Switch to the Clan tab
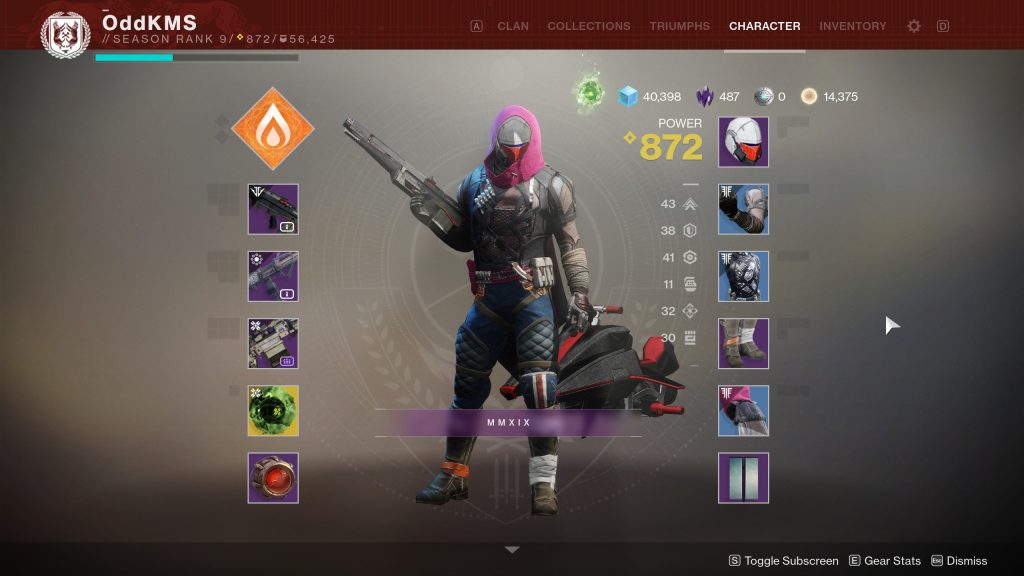Image resolution: width=1024 pixels, height=576 pixels. click(x=513, y=26)
